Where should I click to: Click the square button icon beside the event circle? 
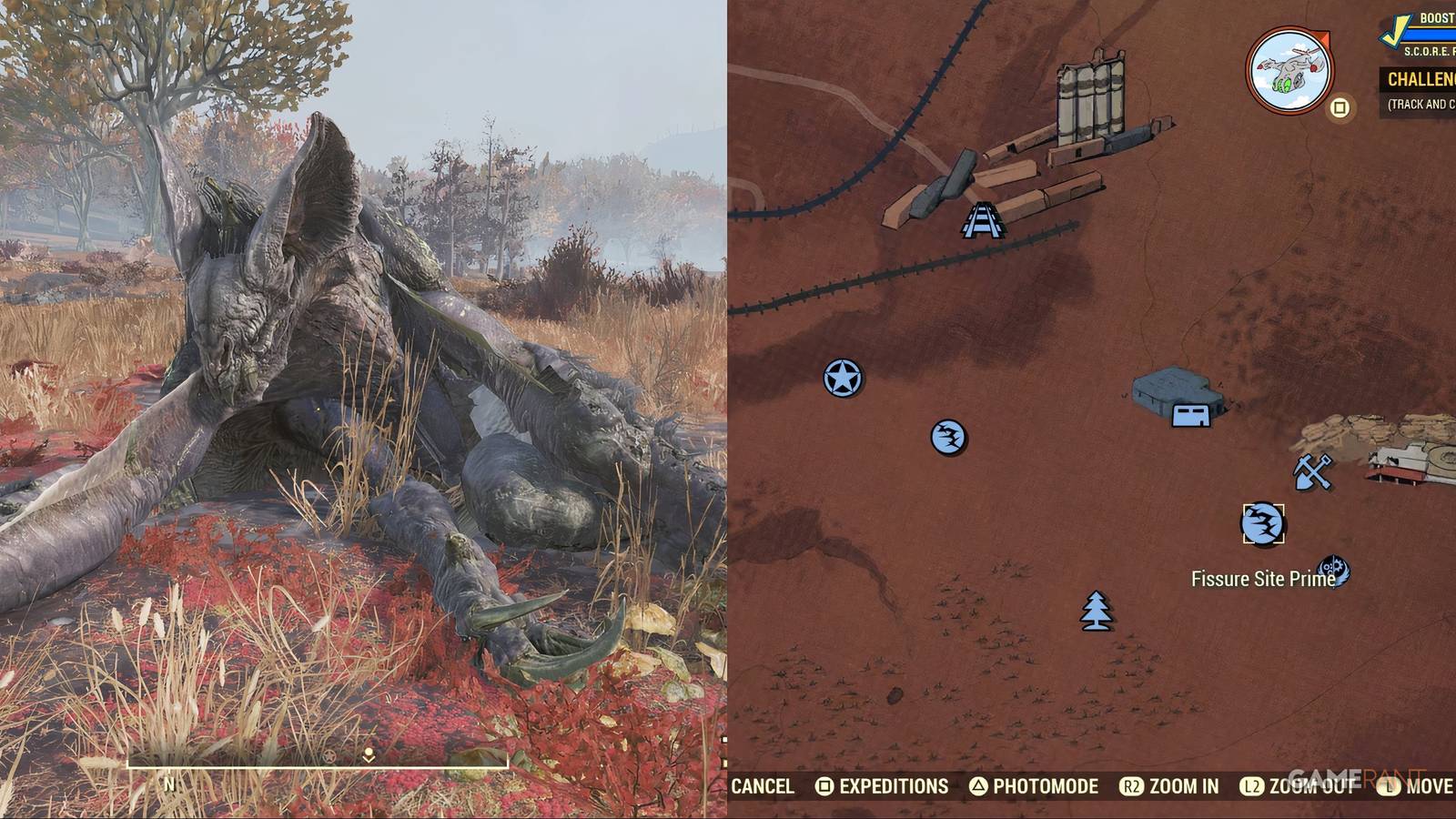point(1339,106)
